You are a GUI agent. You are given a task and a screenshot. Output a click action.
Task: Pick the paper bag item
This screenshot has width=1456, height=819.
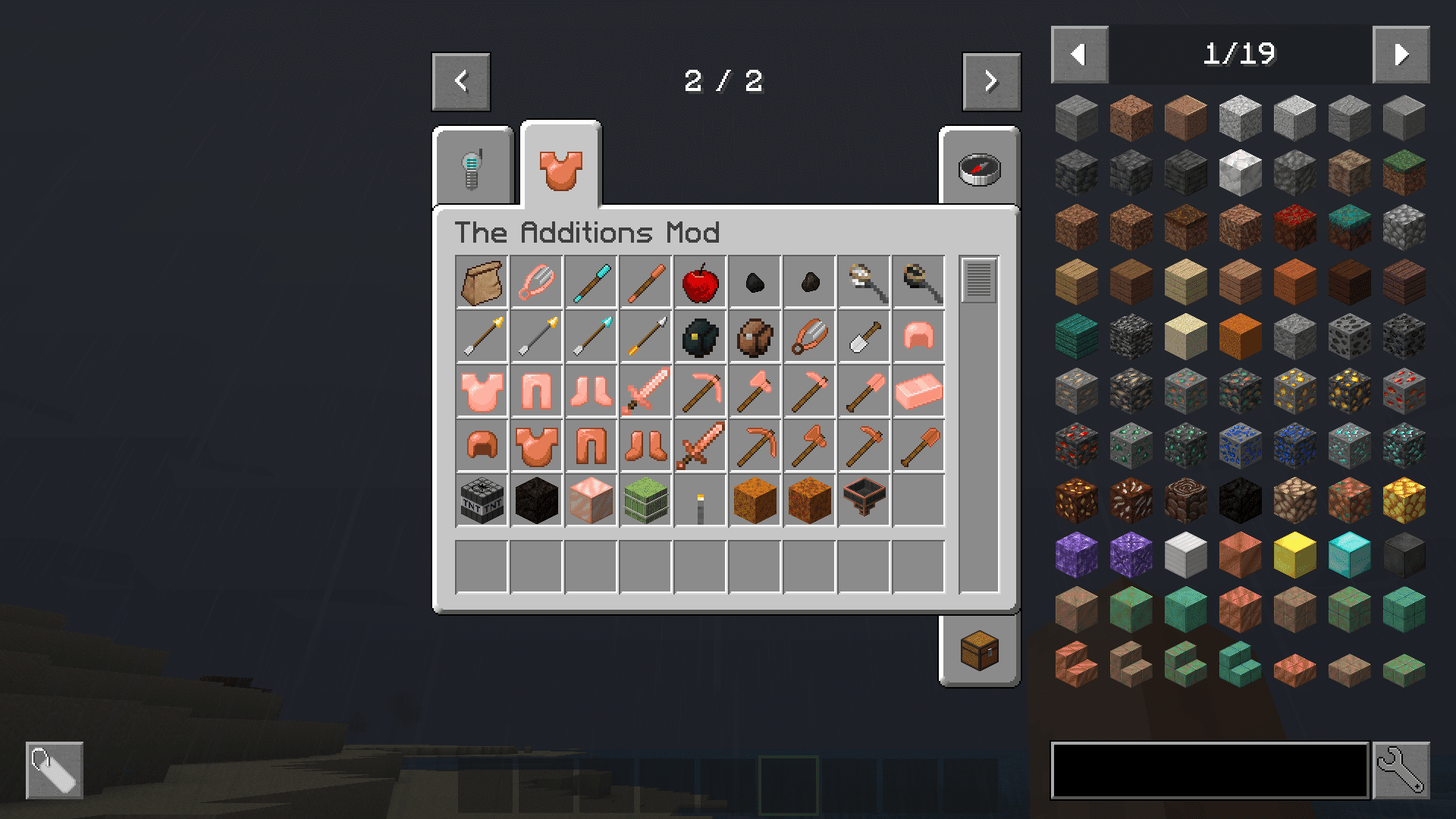point(482,282)
